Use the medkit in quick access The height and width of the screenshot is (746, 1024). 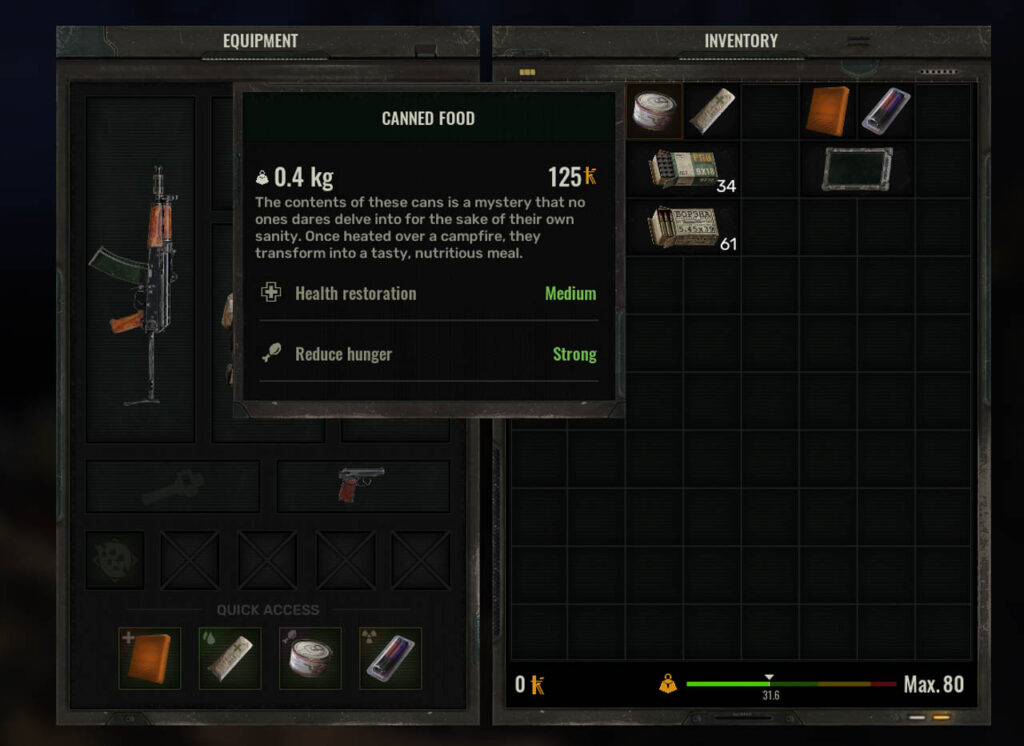[150, 658]
